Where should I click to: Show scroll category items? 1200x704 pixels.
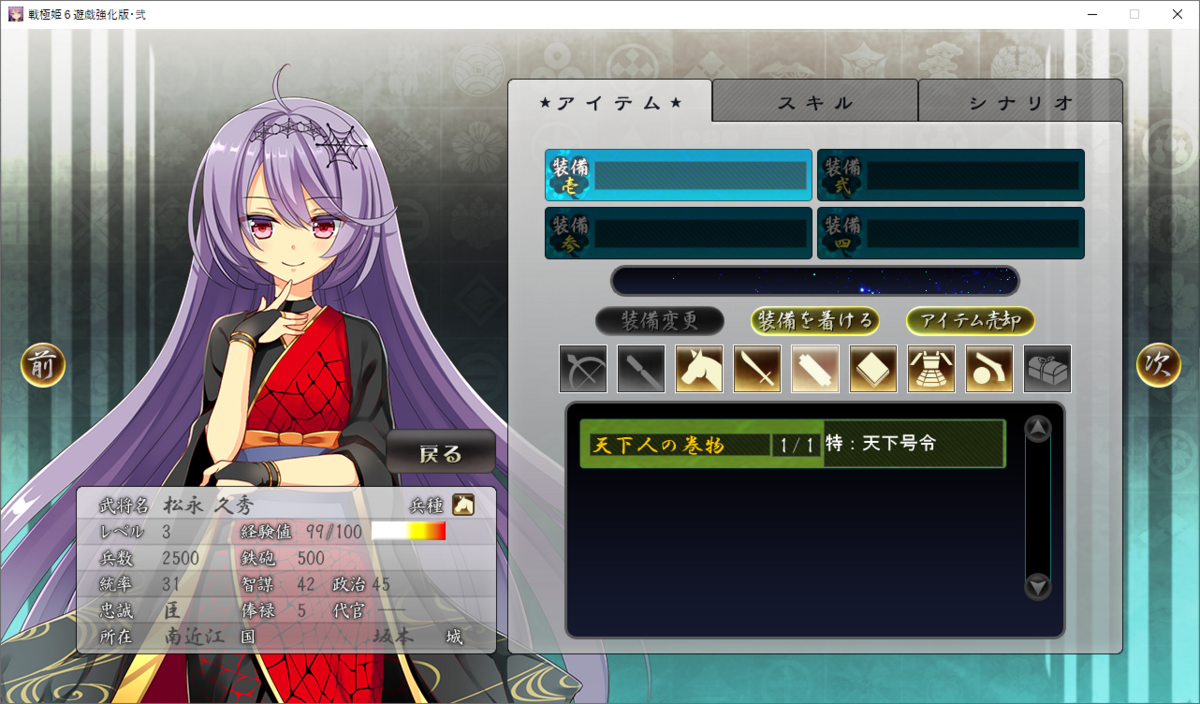click(815, 369)
